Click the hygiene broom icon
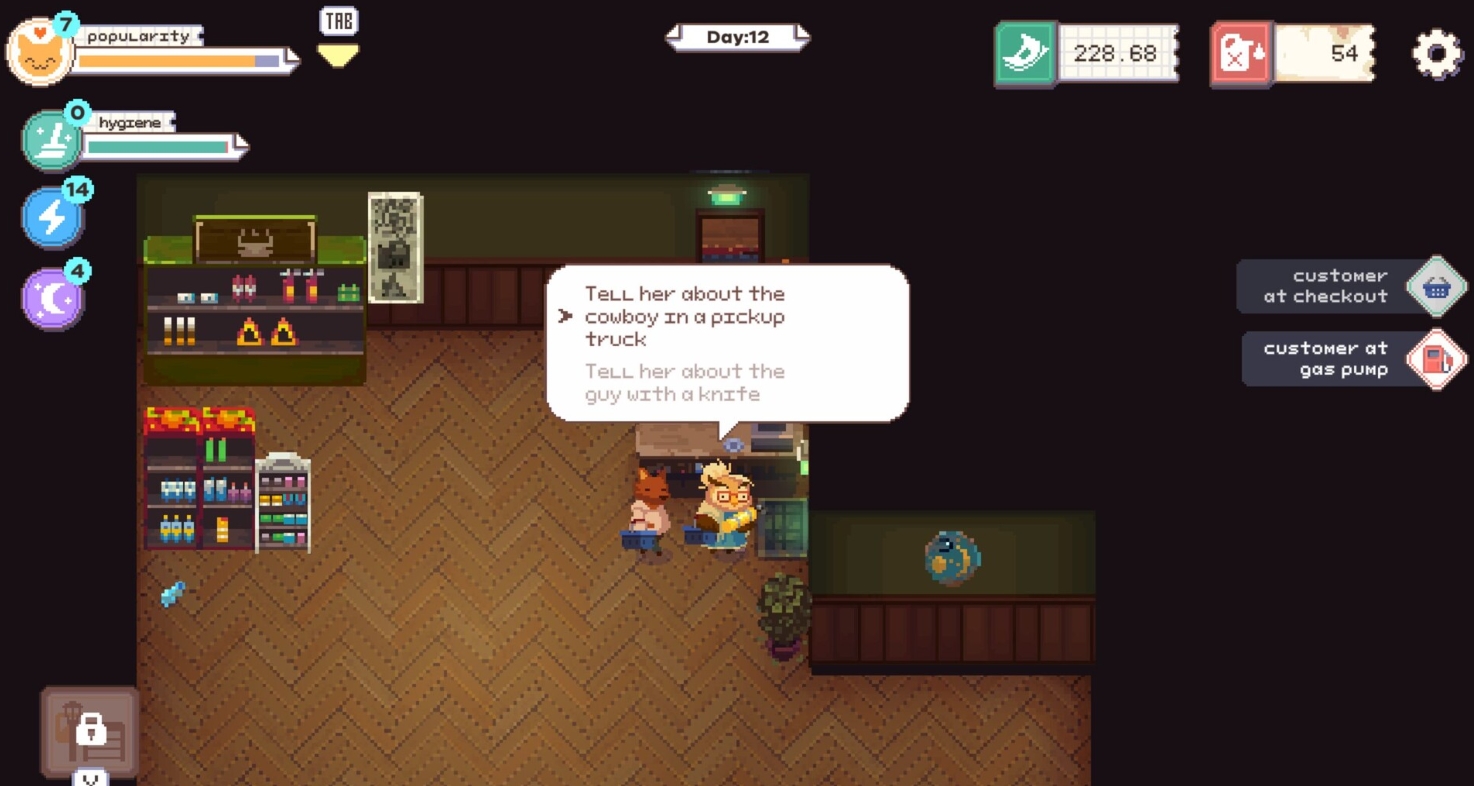Screen dimensions: 1474x786 (51, 141)
